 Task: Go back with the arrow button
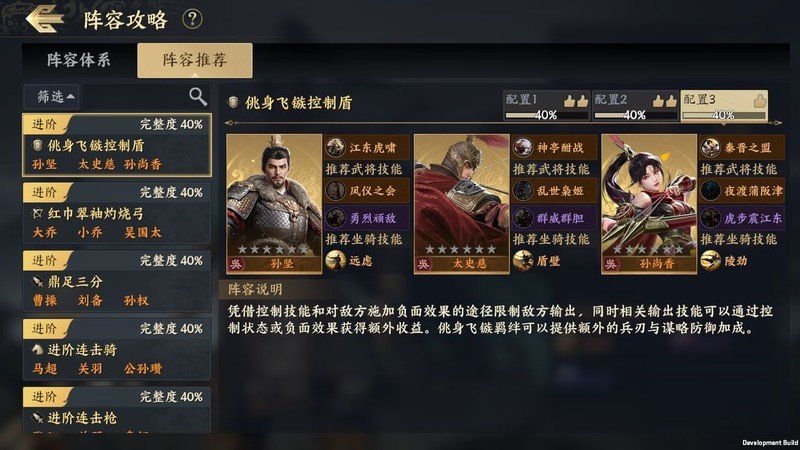pyautogui.click(x=45, y=18)
